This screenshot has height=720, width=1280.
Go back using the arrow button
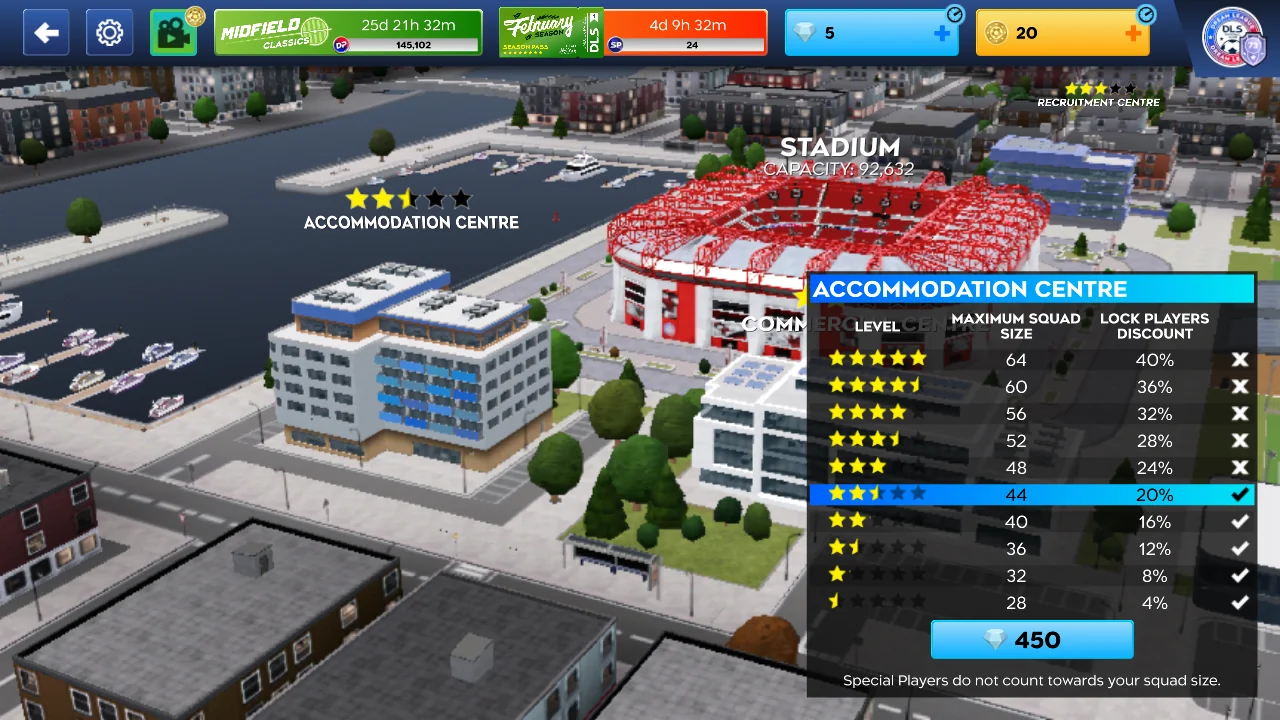[x=46, y=33]
